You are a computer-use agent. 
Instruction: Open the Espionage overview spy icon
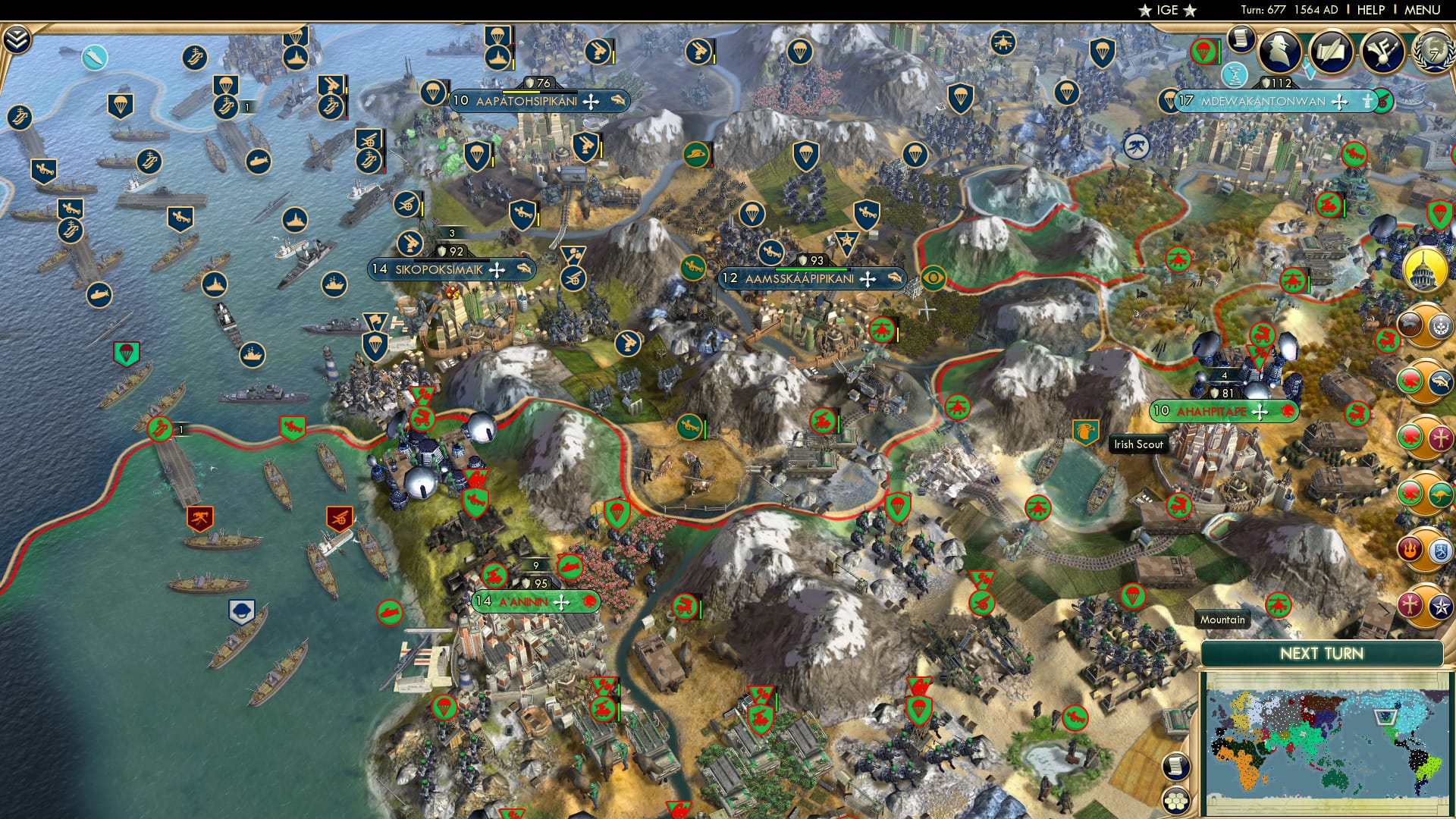coord(1280,51)
